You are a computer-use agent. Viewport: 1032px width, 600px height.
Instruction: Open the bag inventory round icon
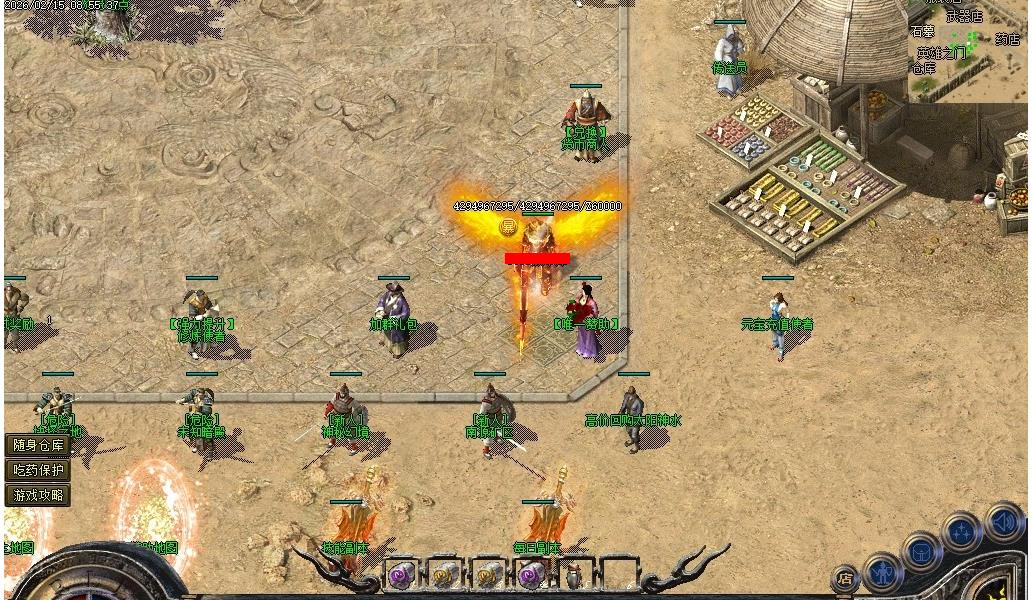921,552
